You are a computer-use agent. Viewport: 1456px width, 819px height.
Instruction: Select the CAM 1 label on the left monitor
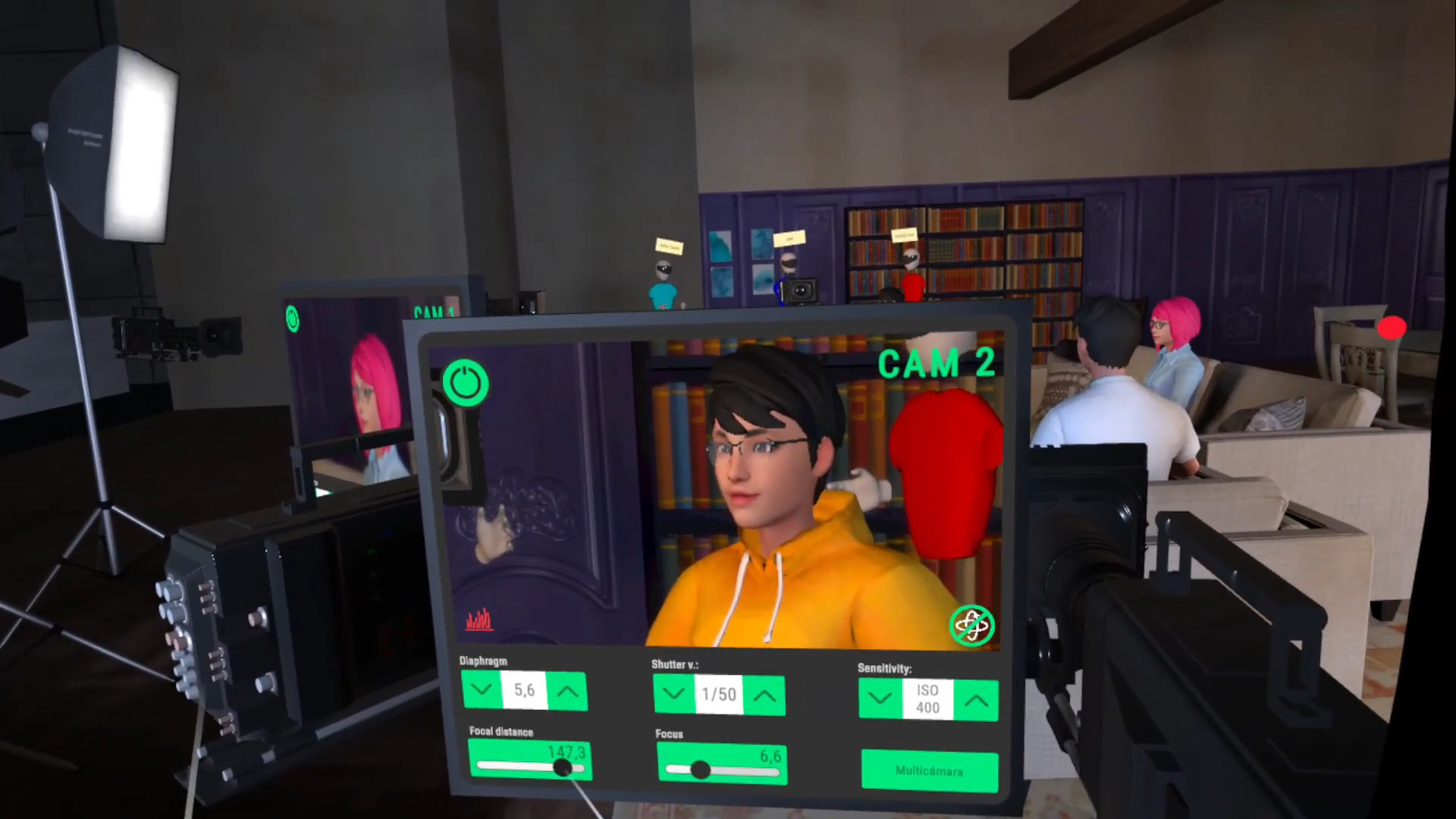click(x=434, y=312)
